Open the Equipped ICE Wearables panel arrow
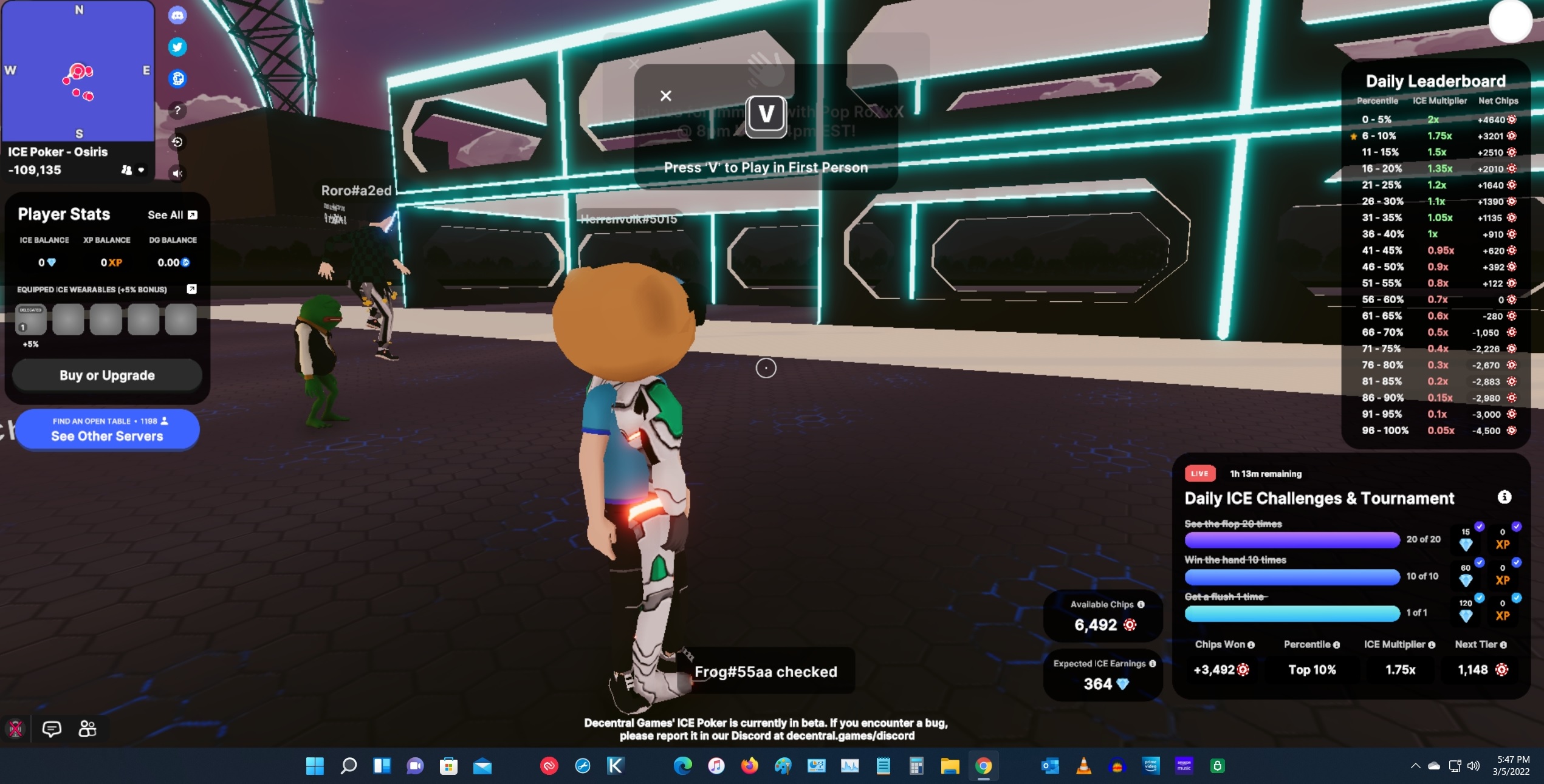This screenshot has height=784, width=1544. 192,290
